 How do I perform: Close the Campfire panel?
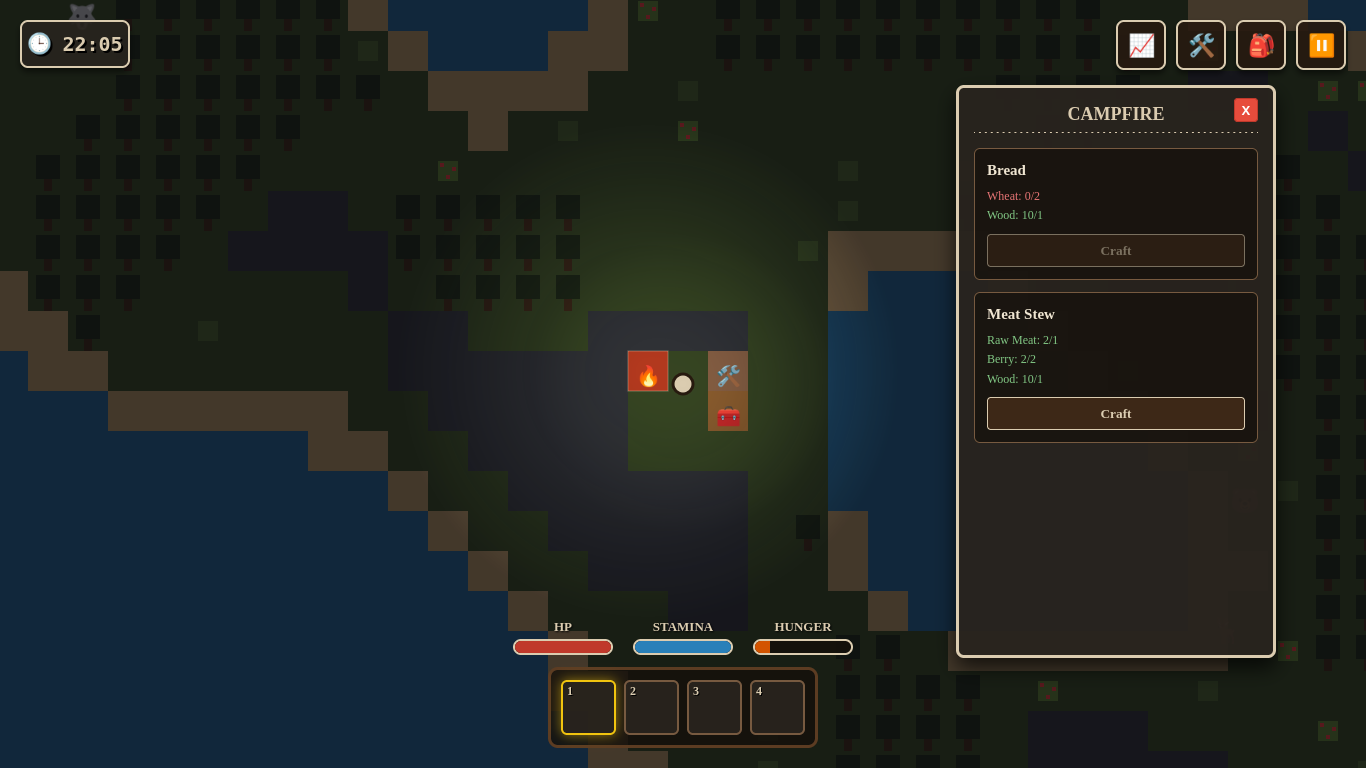(x=1245, y=110)
